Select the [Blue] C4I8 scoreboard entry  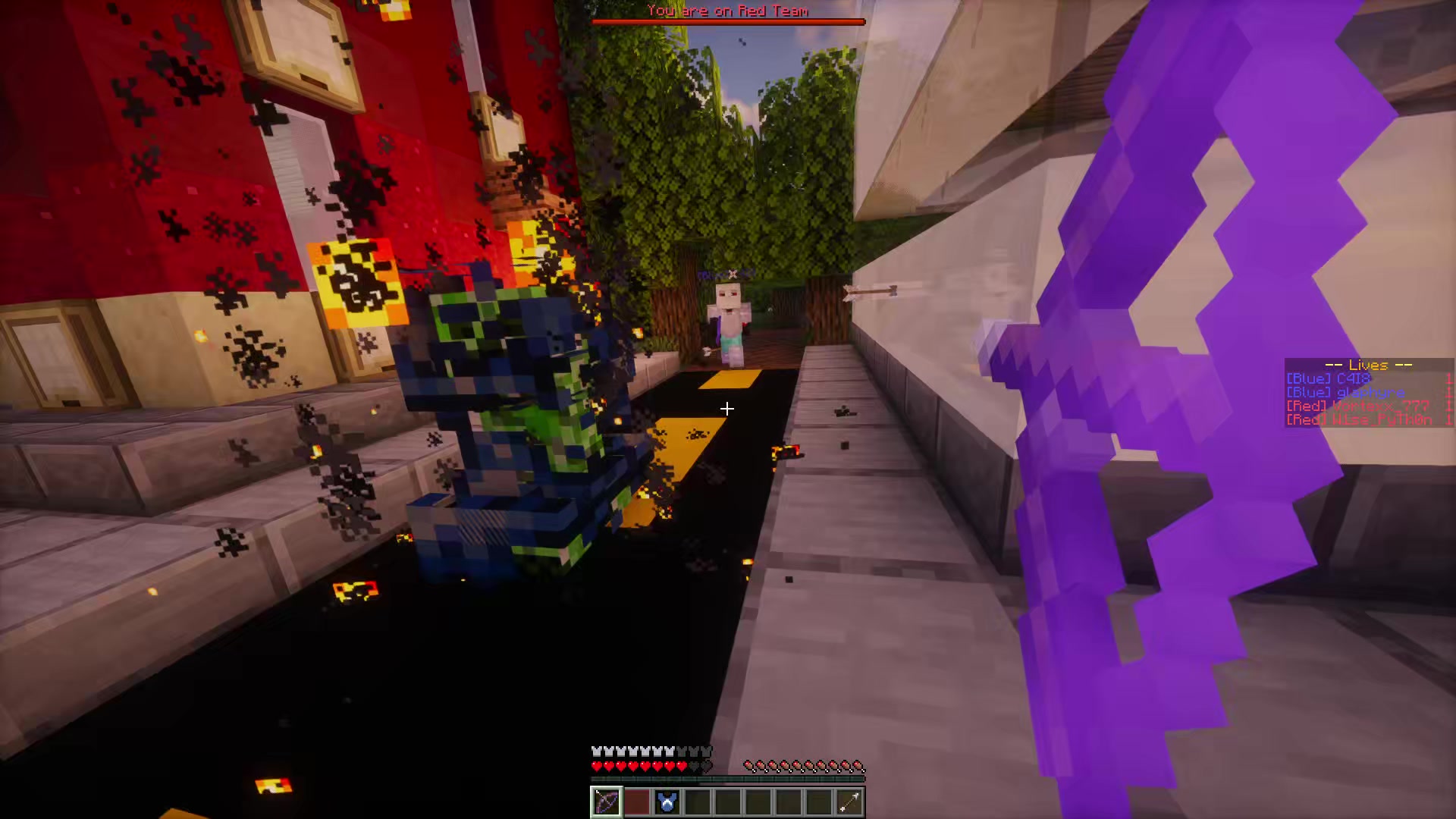coord(1327,378)
